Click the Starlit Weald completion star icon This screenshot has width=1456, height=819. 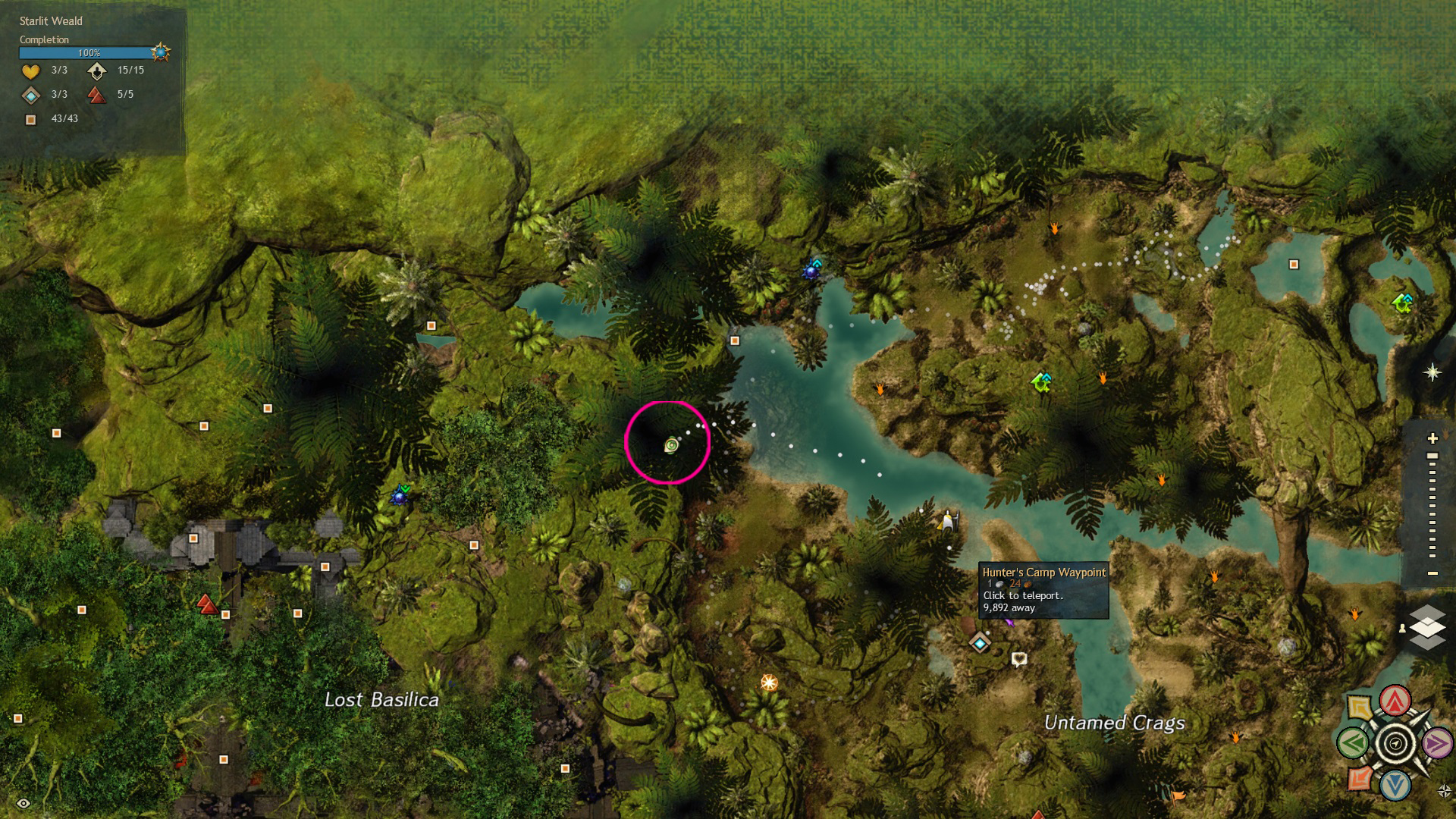pos(161,52)
